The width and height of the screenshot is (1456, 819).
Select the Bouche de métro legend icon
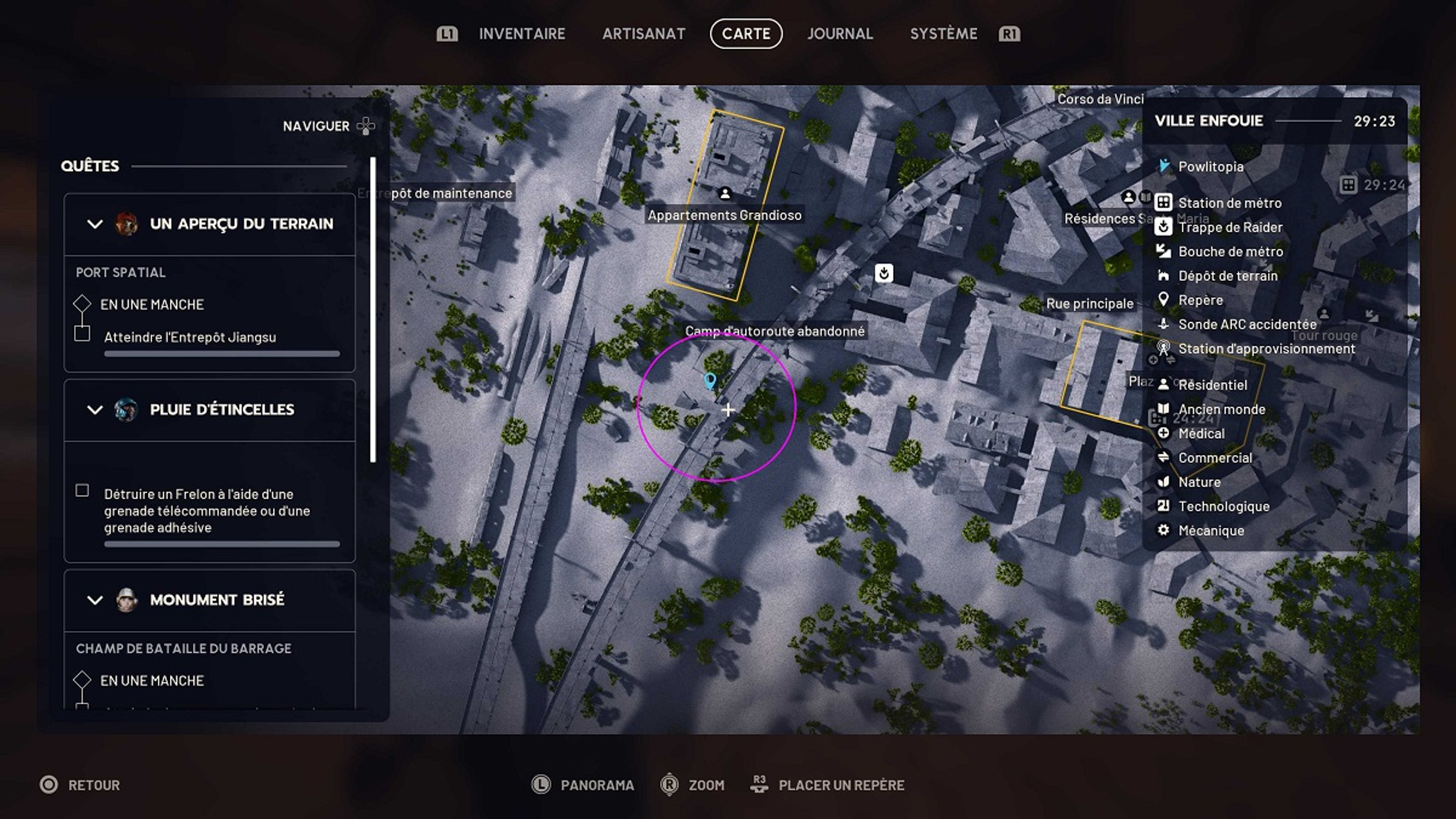coord(1163,251)
